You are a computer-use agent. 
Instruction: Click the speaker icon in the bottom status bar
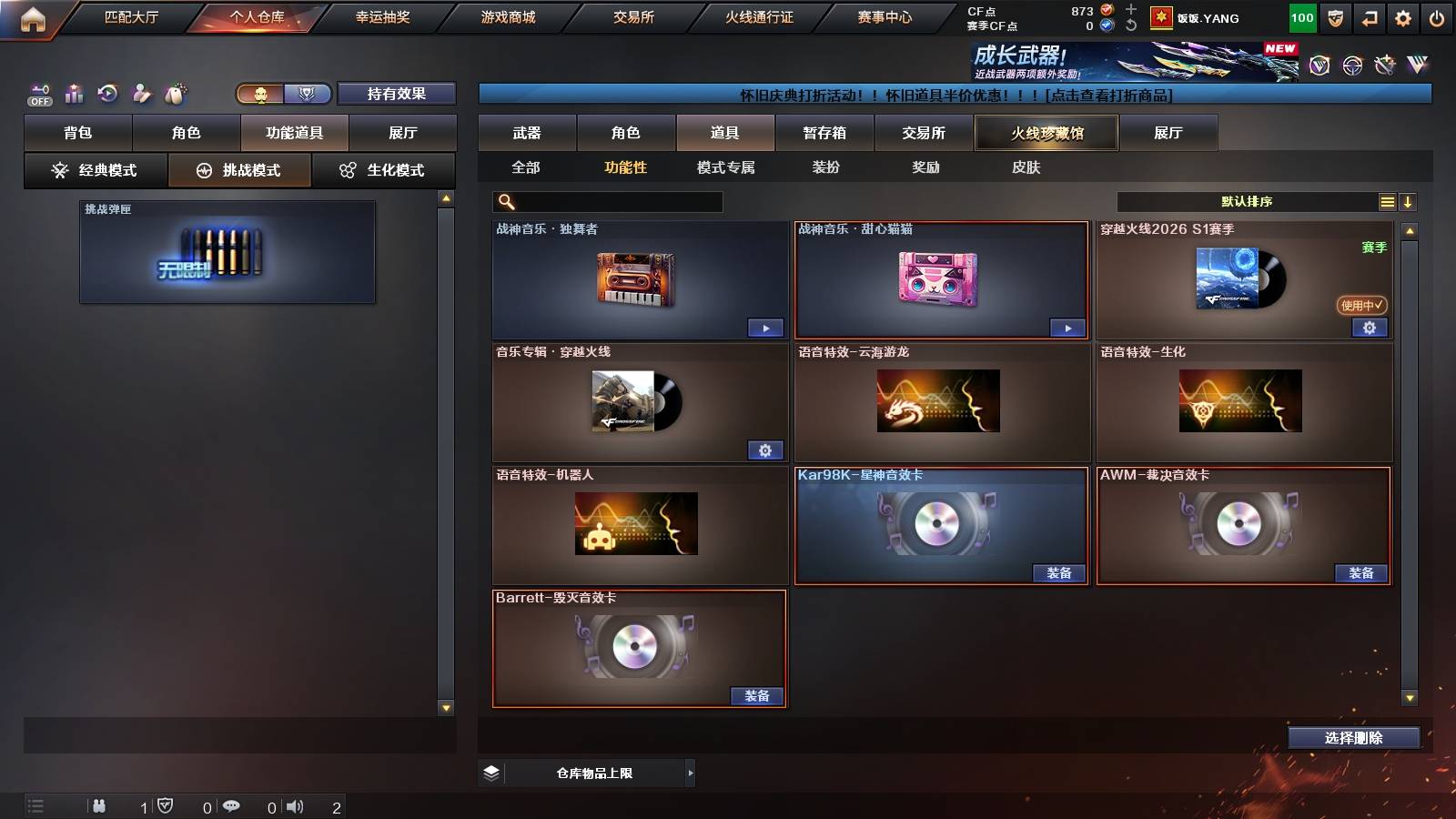296,805
